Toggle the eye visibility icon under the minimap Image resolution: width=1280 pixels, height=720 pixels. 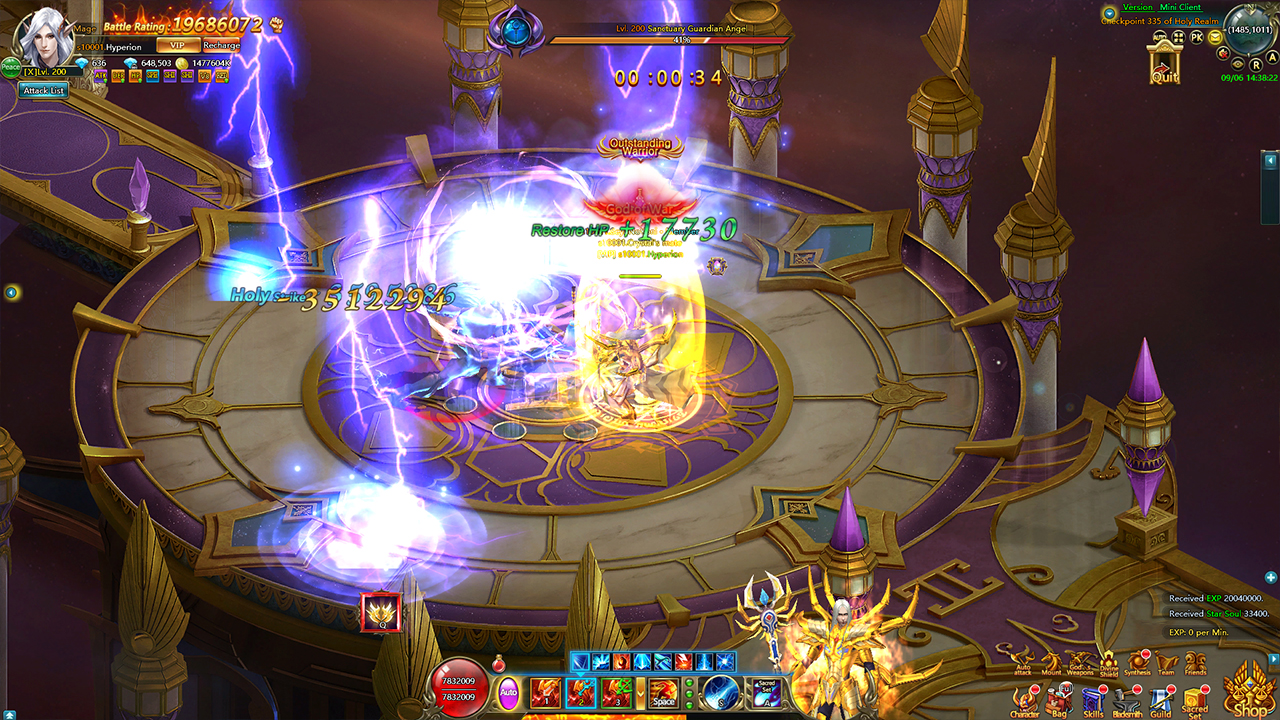[x=1237, y=64]
